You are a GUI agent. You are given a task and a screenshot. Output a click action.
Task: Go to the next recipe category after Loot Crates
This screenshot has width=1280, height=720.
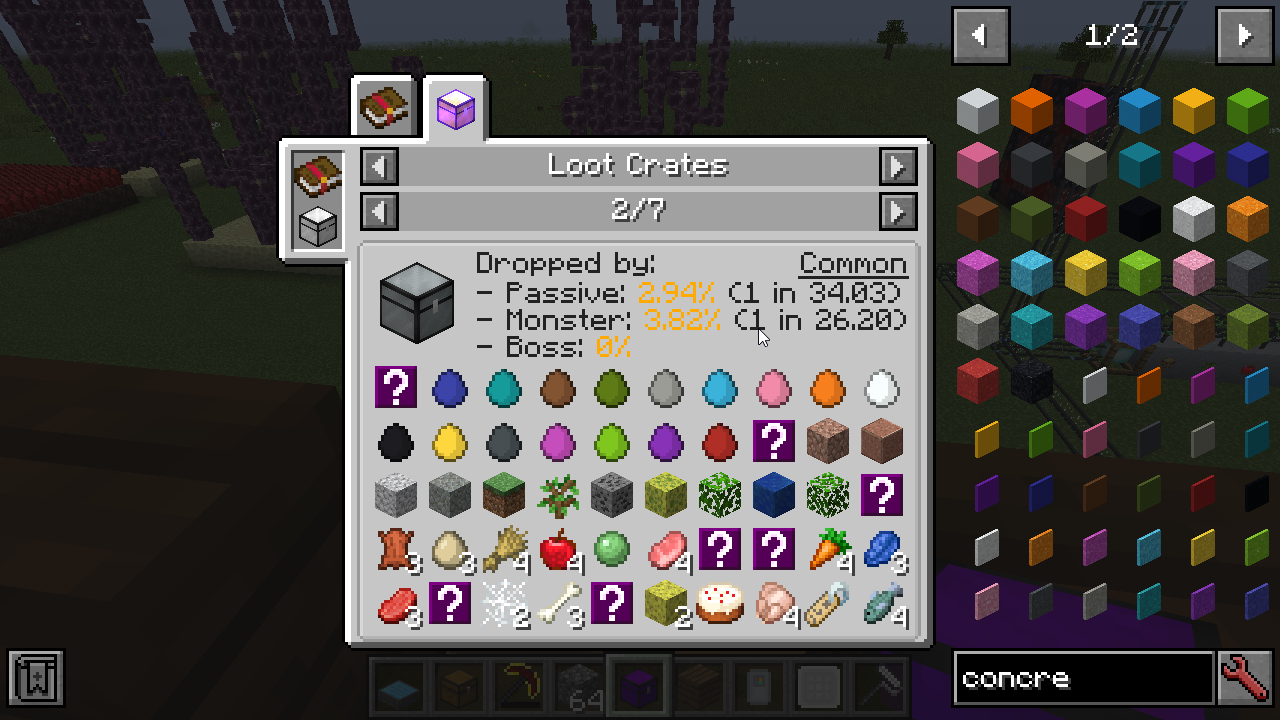897,166
